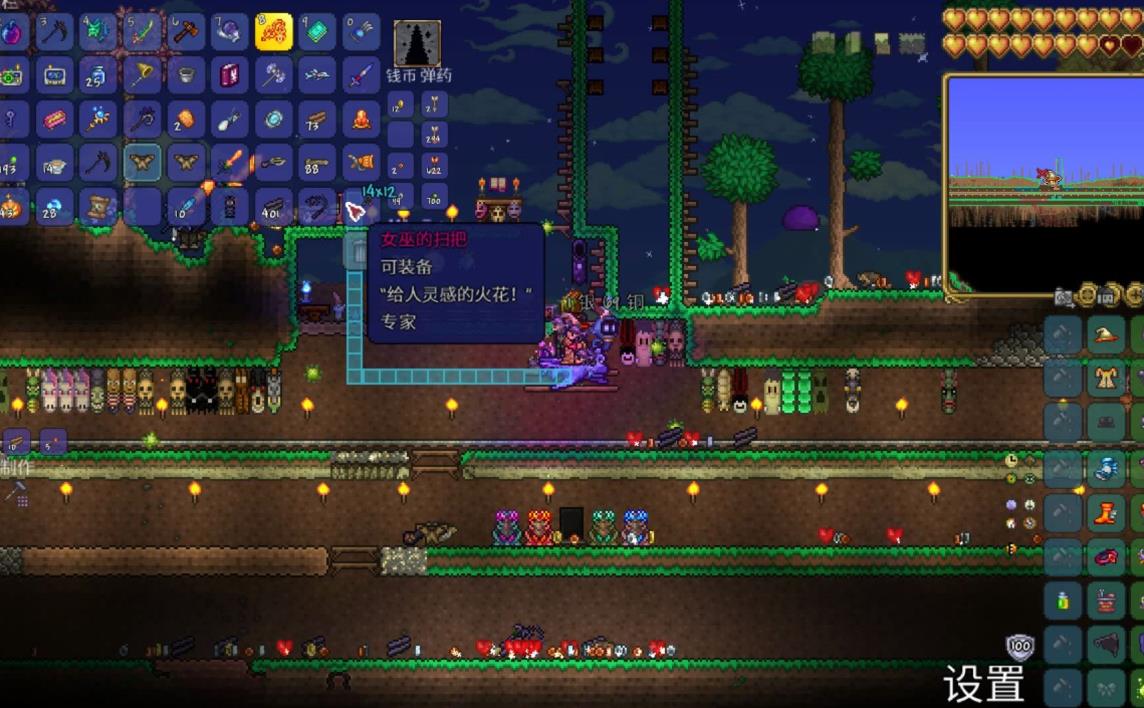Select the red boots accessory slot
The height and width of the screenshot is (708, 1144).
[1105, 513]
